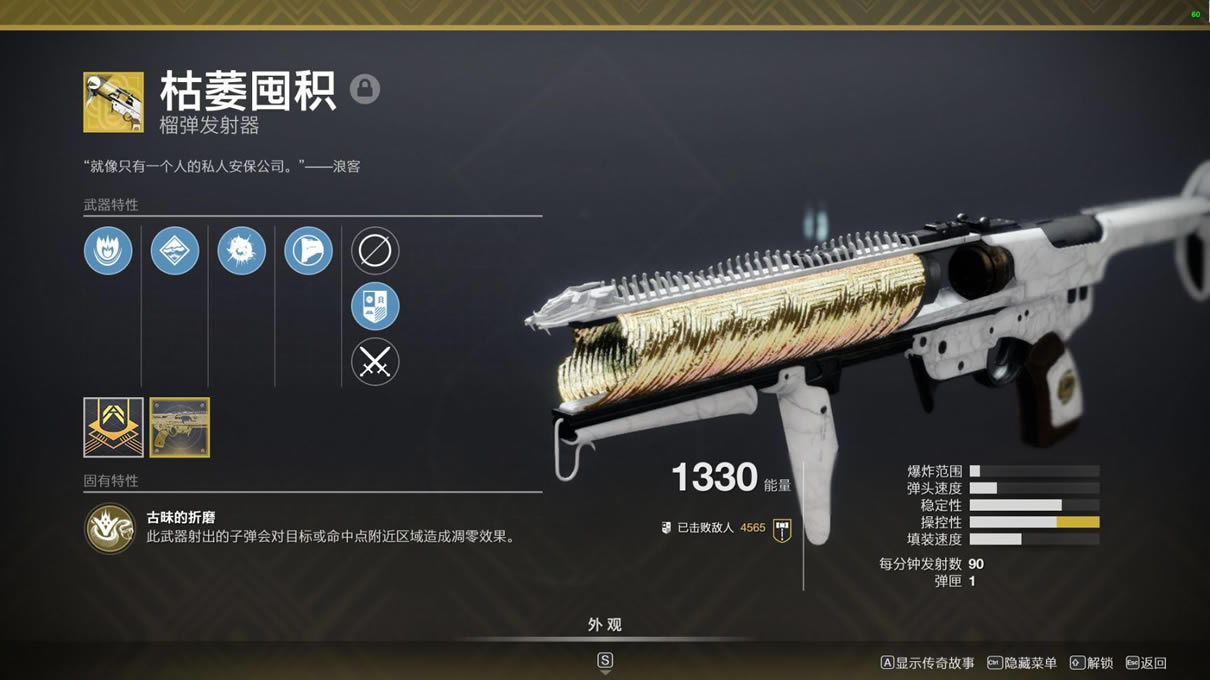Open the yellow chevron catalyst slot

point(113,427)
